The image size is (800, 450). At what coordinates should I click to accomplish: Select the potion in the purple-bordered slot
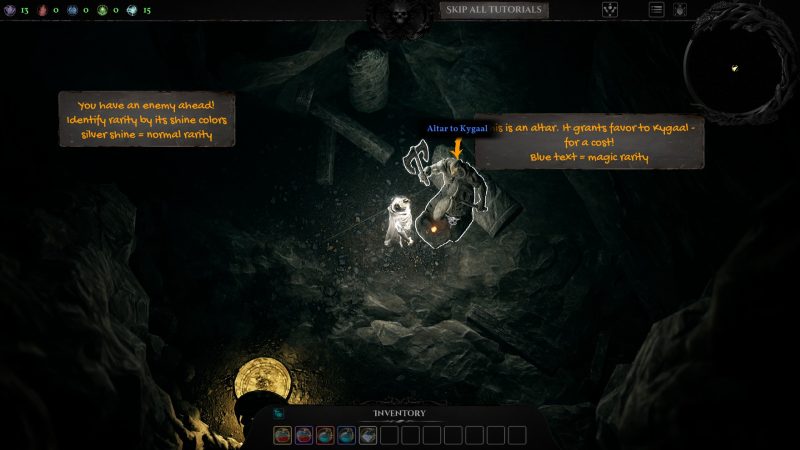(x=304, y=435)
